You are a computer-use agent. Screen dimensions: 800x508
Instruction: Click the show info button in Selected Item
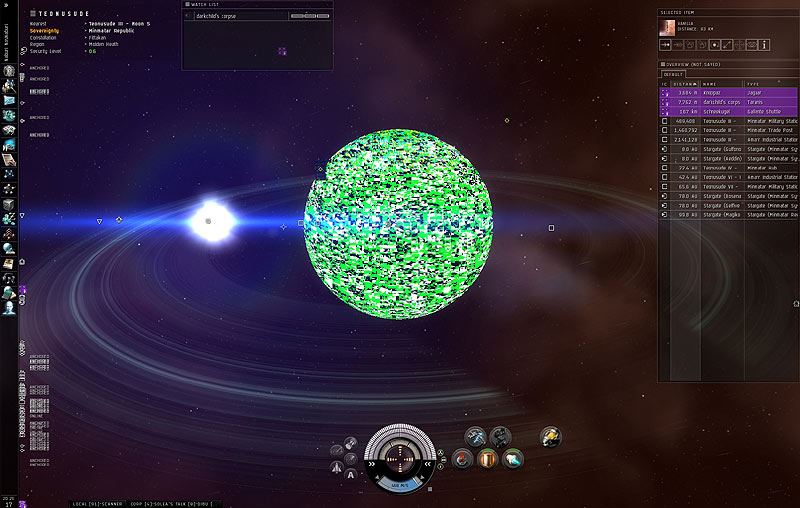click(765, 45)
